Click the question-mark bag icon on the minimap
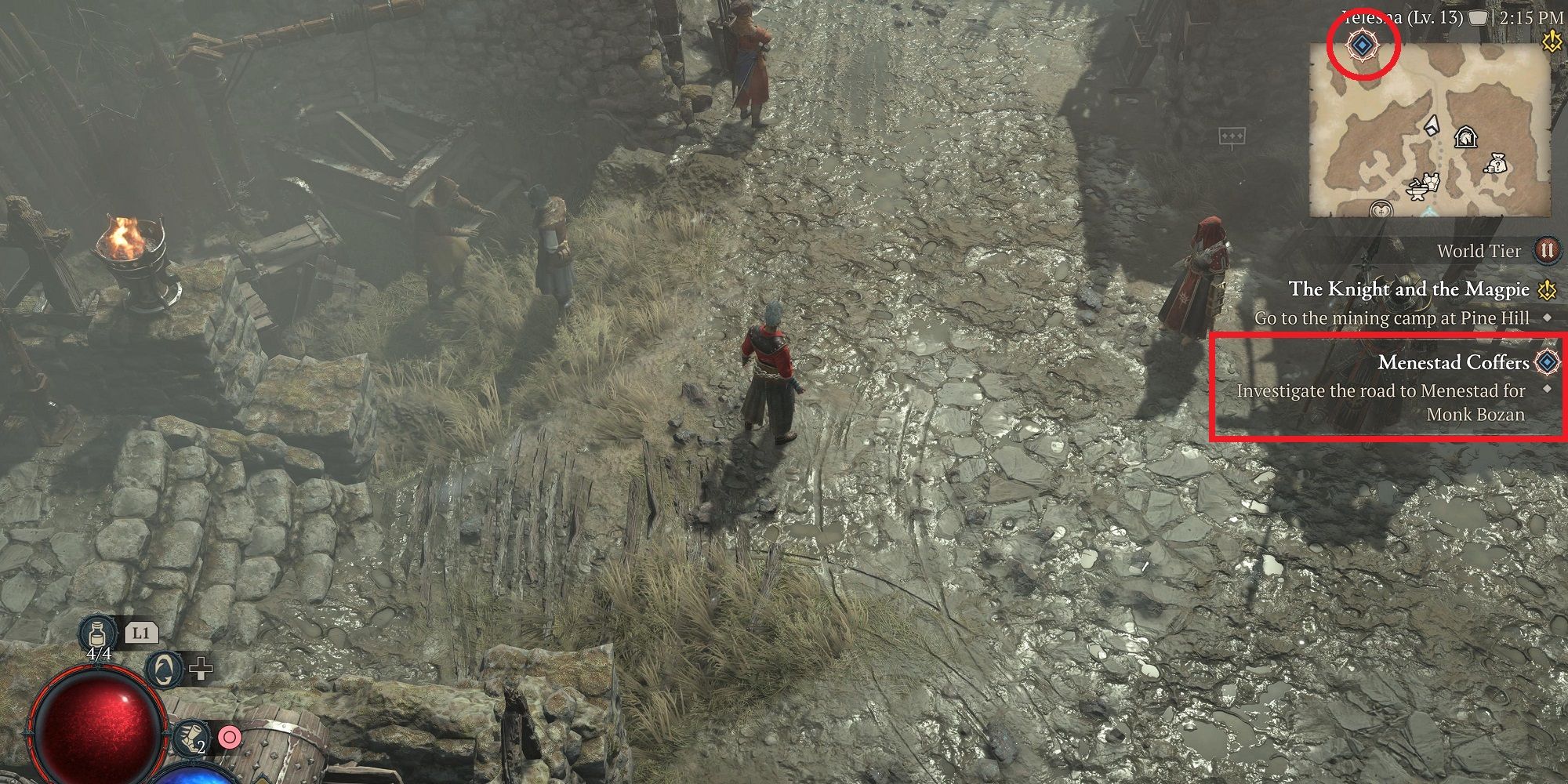The height and width of the screenshot is (784, 1568). coord(1497,165)
